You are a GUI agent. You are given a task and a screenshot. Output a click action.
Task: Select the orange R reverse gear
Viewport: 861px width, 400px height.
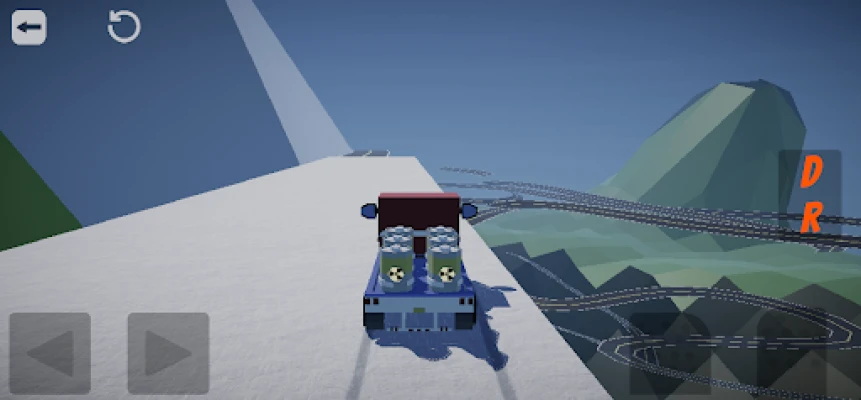tap(811, 217)
